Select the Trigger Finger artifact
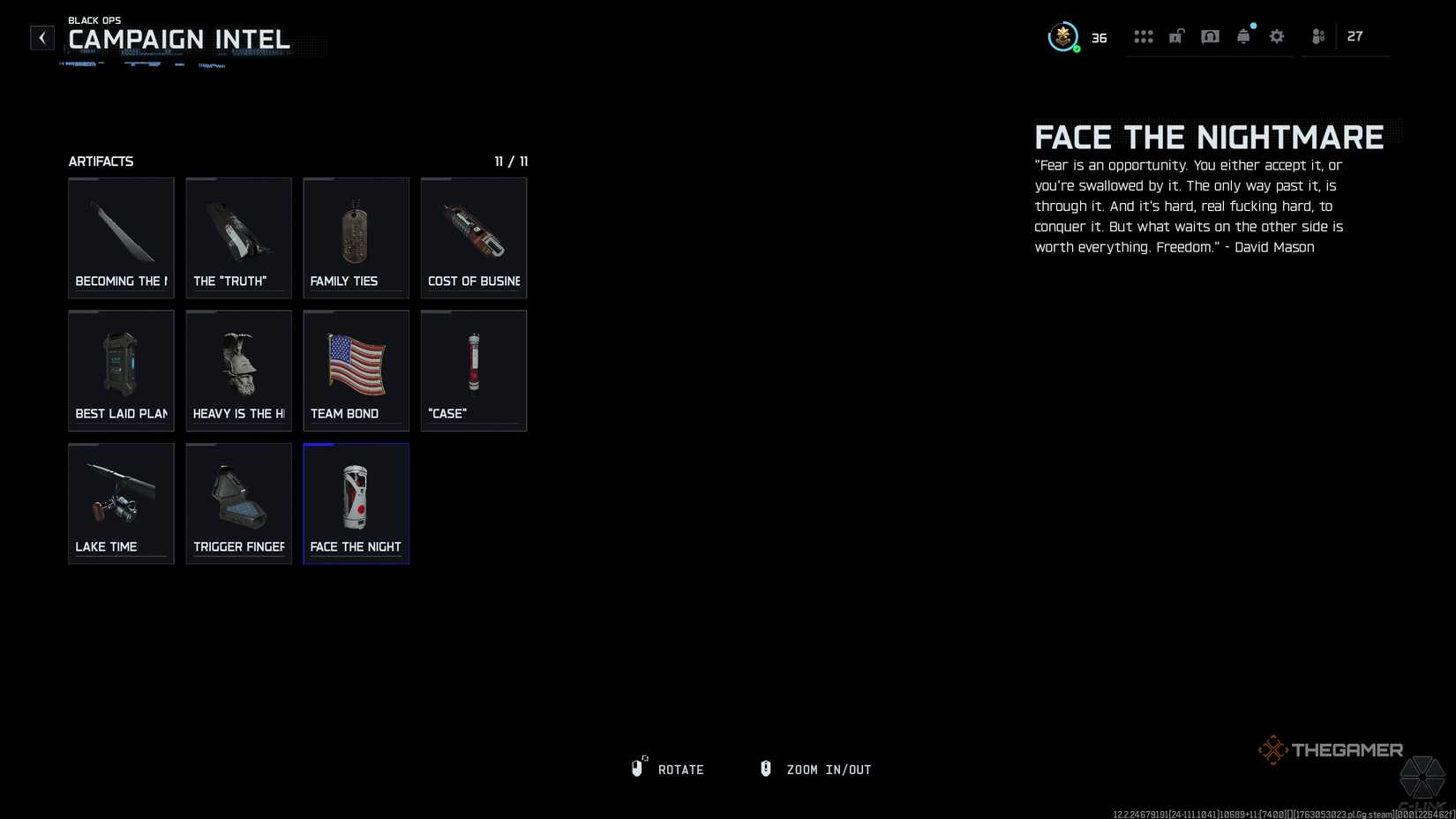 coord(238,503)
